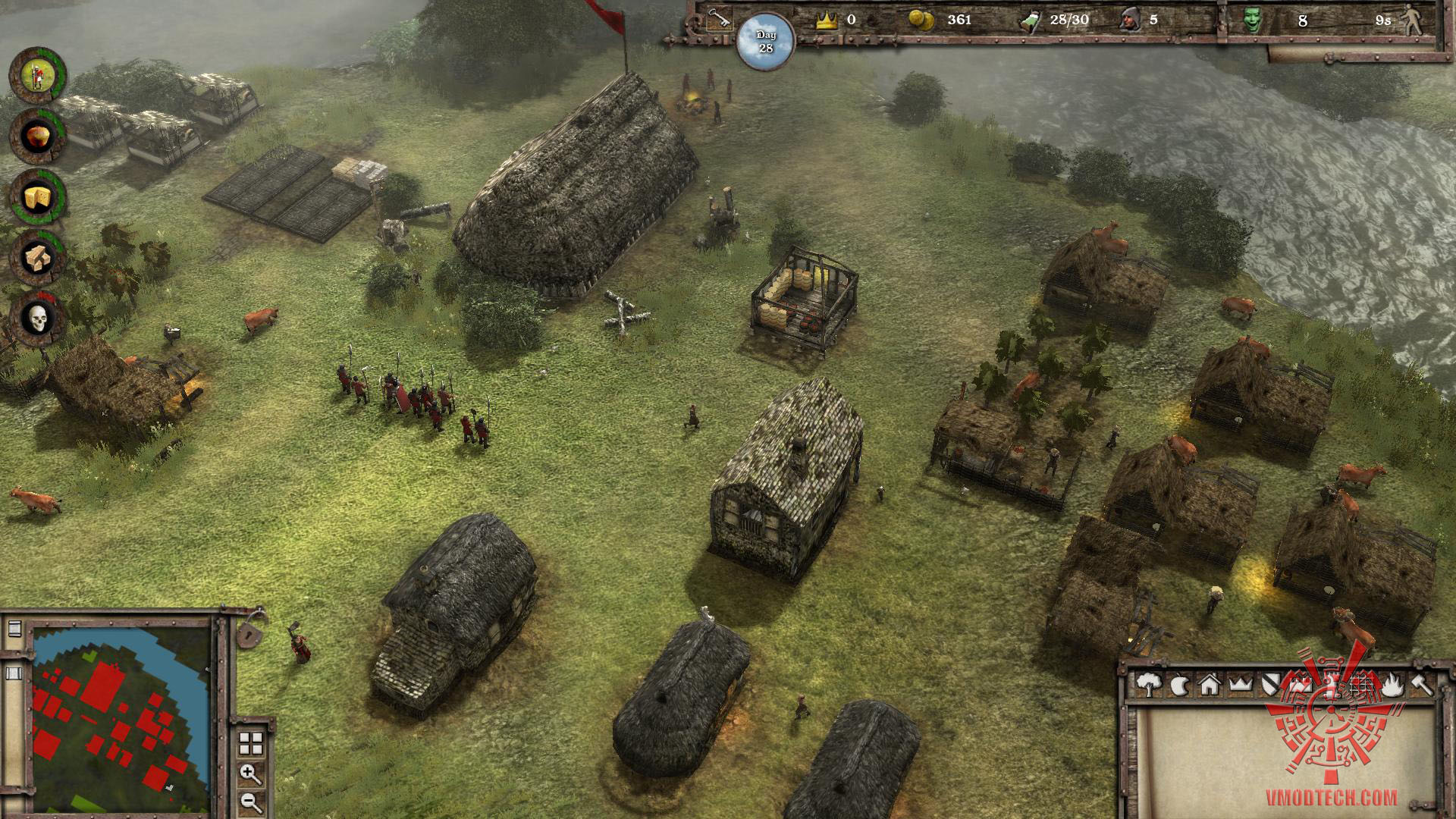This screenshot has width=1456, height=819.
Task: Zoom in with the plus magnifier
Action: (250, 774)
